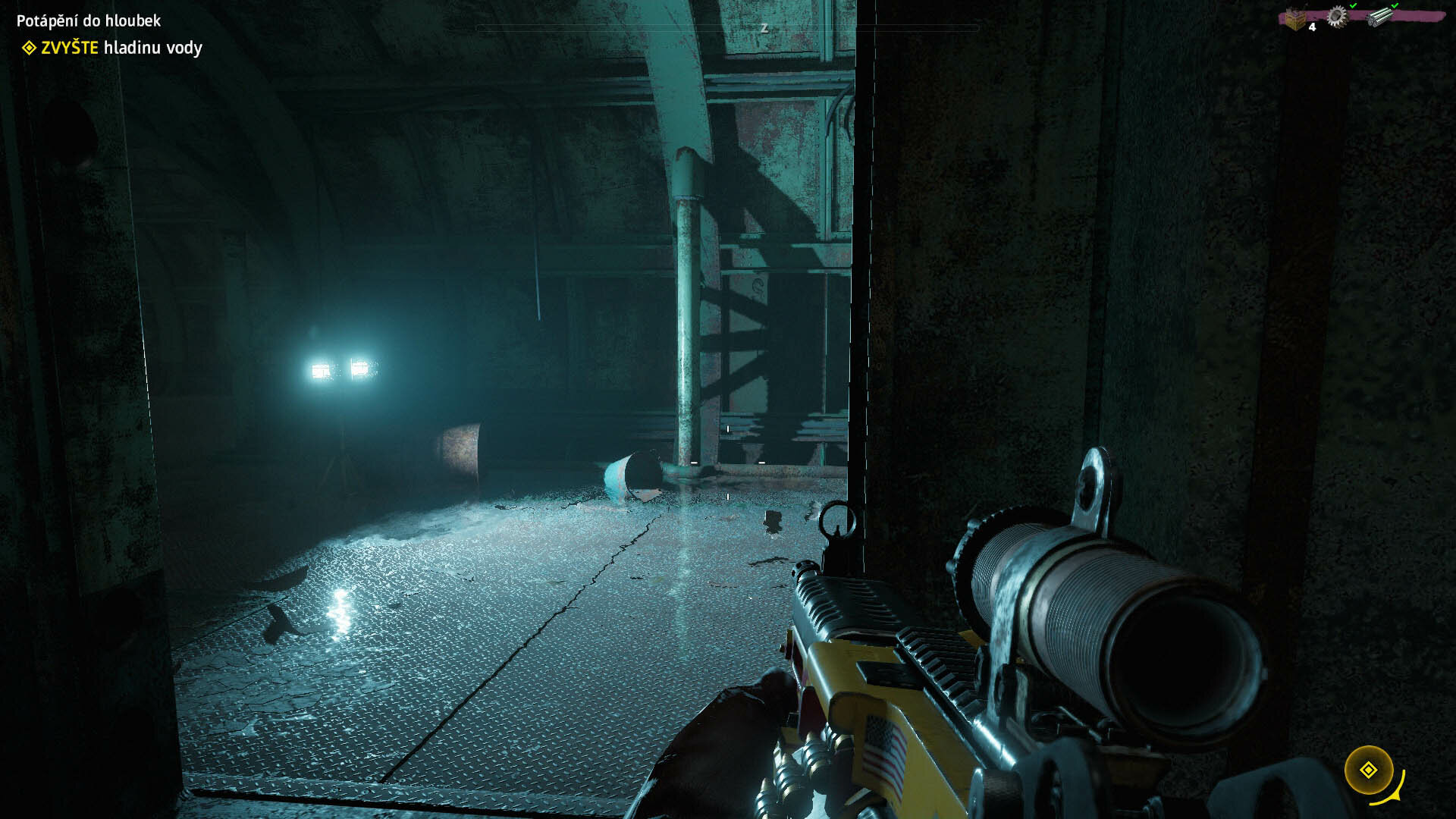Click the crate resource icon
This screenshot has width=1456, height=819.
pyautogui.click(x=1295, y=19)
